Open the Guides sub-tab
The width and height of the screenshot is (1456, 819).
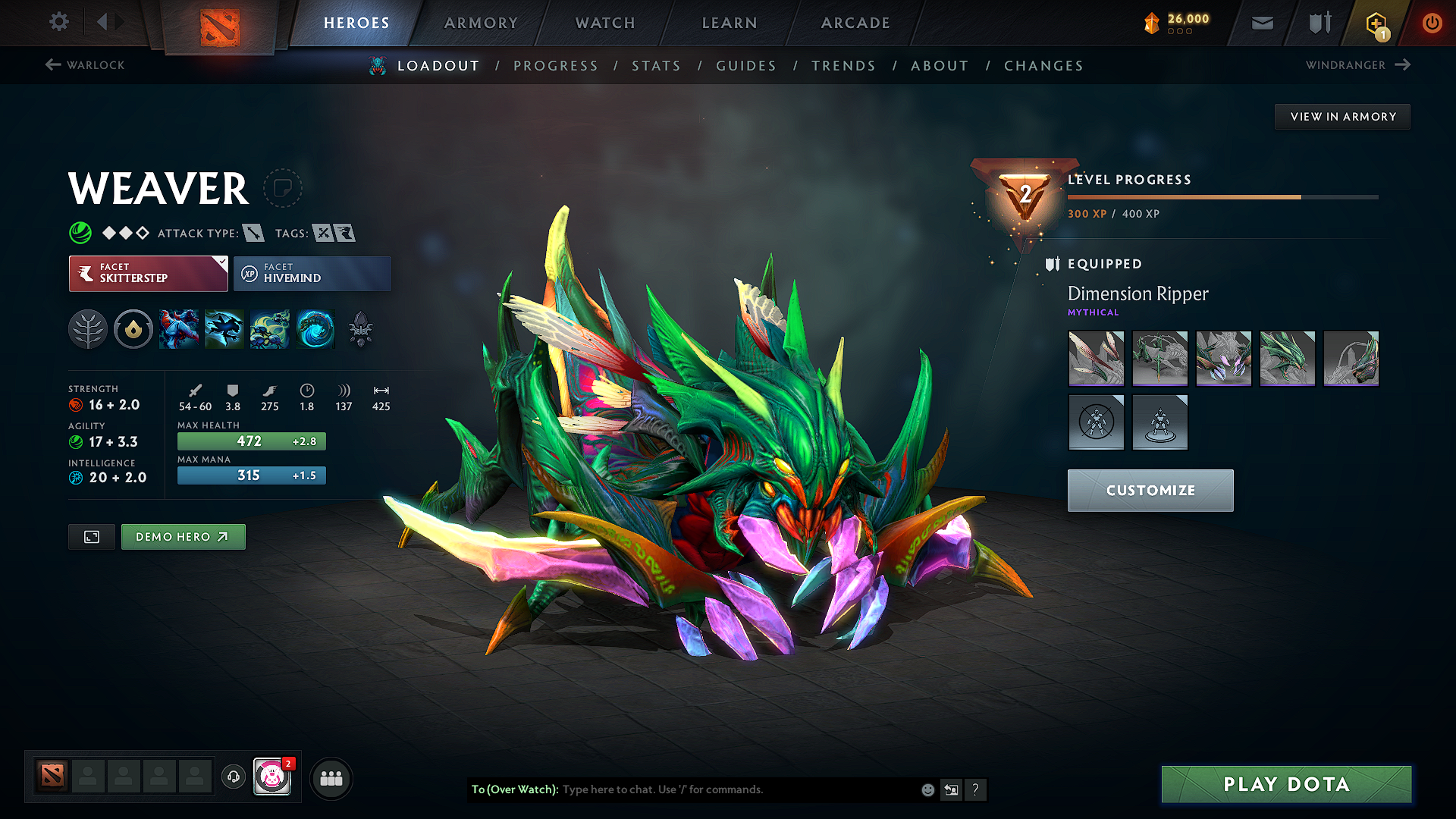tap(746, 66)
